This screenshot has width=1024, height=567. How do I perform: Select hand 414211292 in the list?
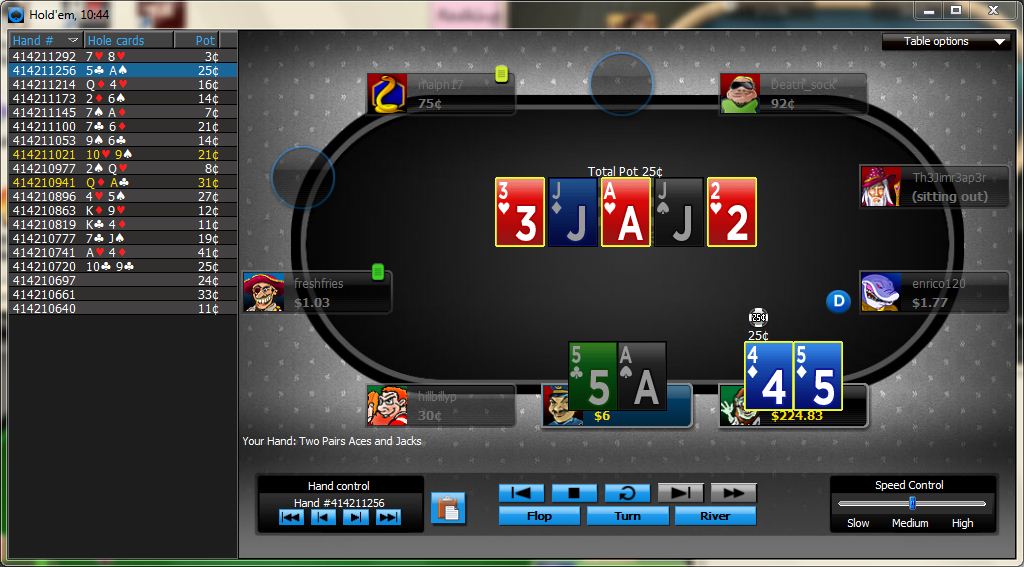44,57
